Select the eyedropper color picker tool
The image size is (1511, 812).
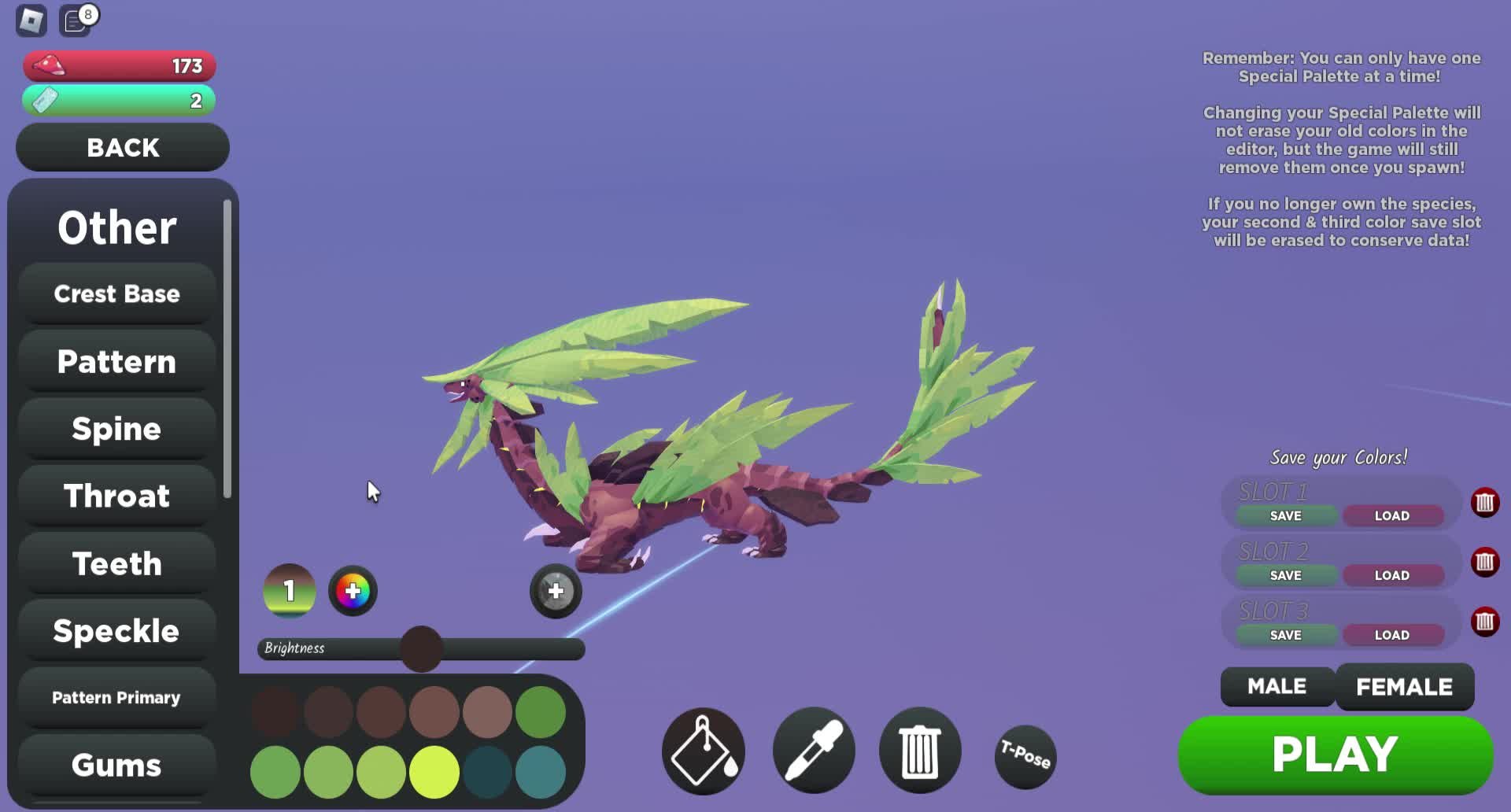(x=814, y=751)
